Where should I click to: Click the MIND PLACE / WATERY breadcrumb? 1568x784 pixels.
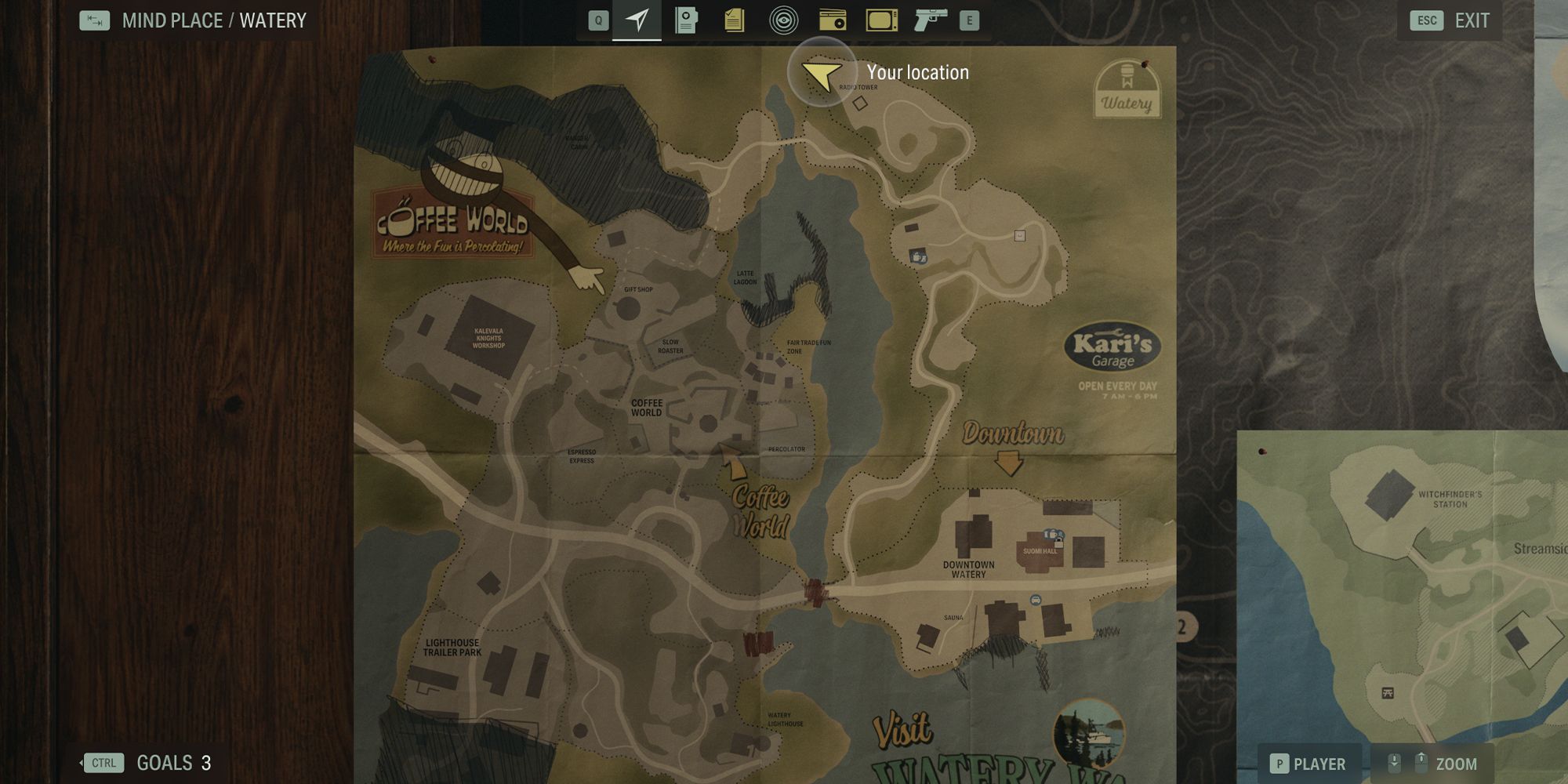tap(212, 20)
